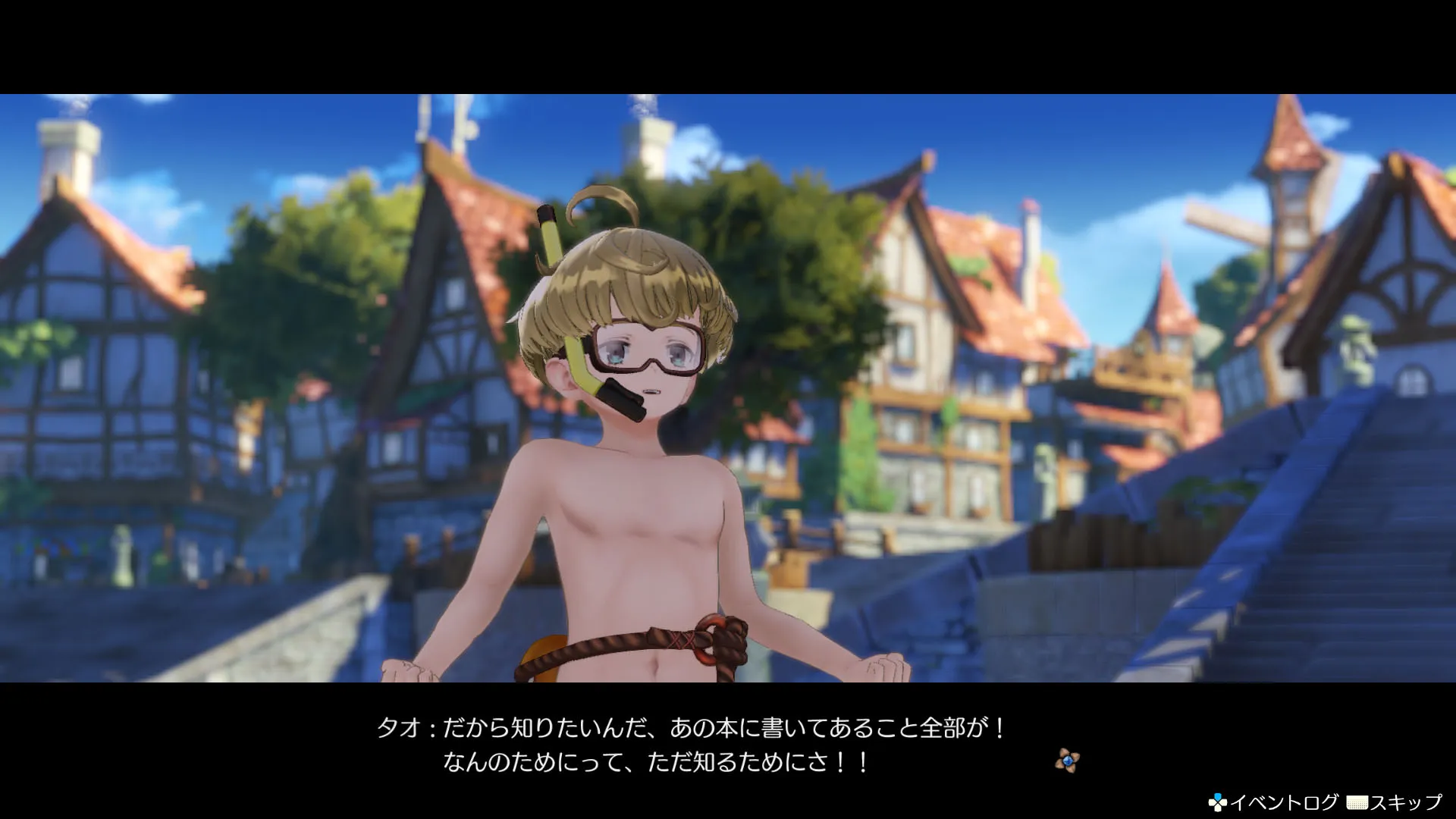Image resolution: width=1456 pixels, height=819 pixels.
Task: Open the イベントログ (Event Log) prompt
Action: 1285,801
